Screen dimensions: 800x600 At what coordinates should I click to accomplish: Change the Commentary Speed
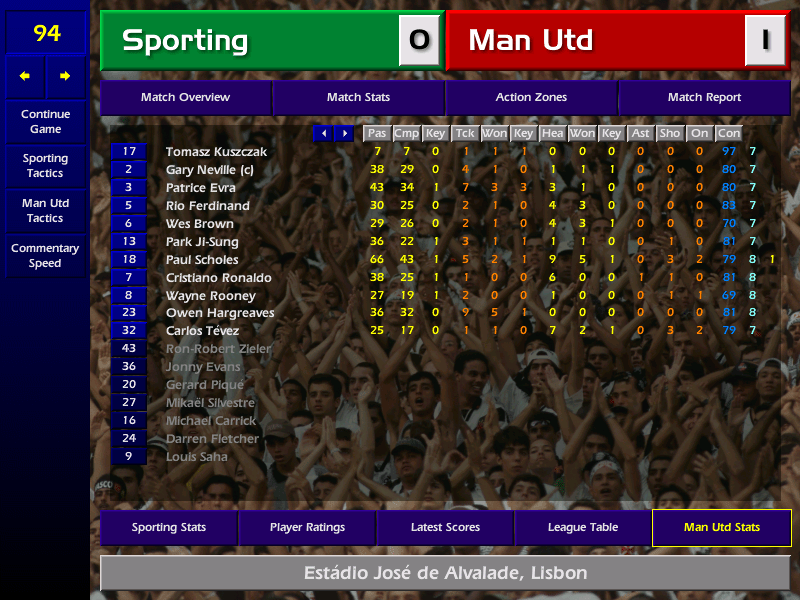click(x=45, y=256)
